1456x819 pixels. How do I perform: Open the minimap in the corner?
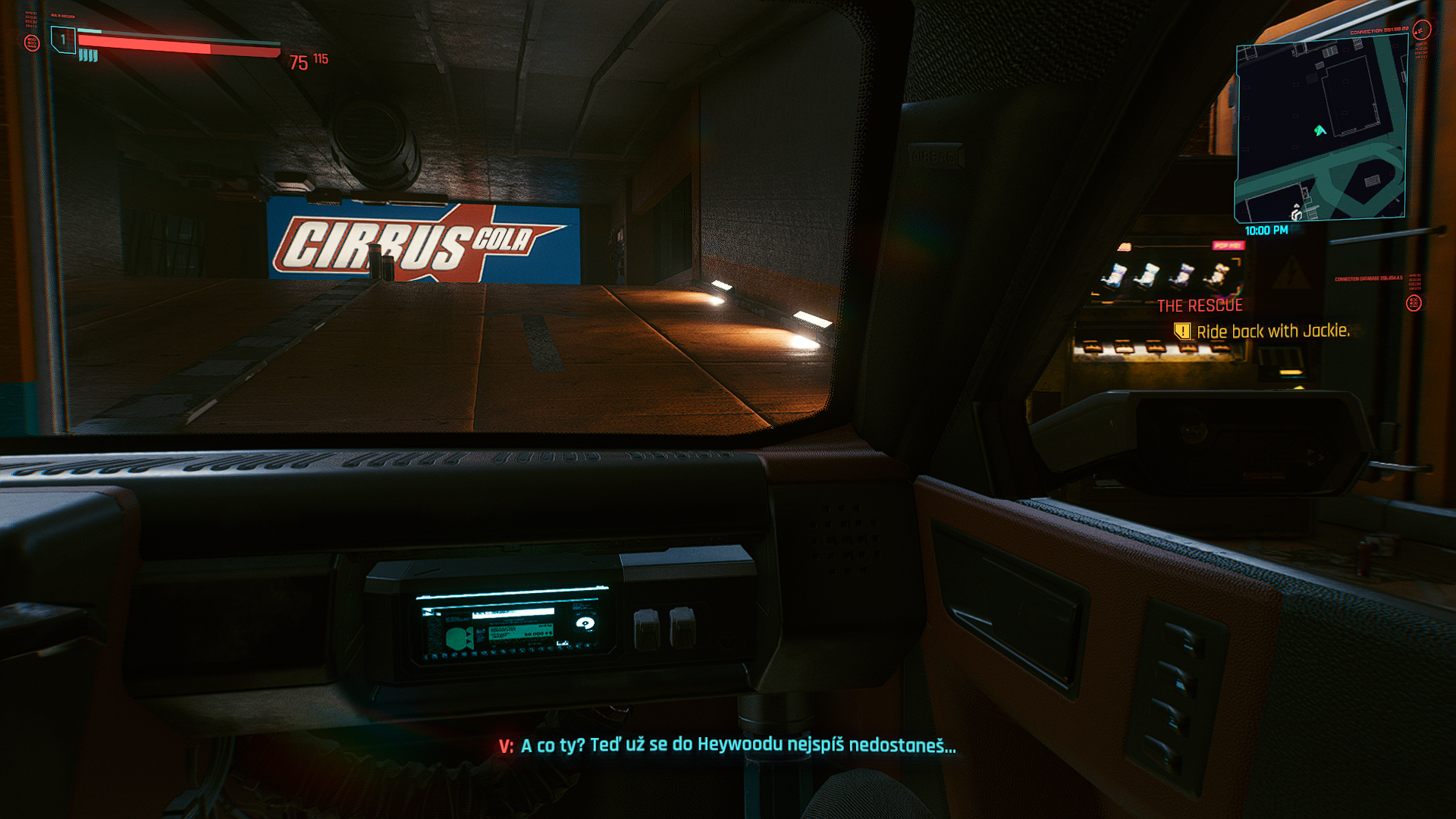click(1321, 129)
